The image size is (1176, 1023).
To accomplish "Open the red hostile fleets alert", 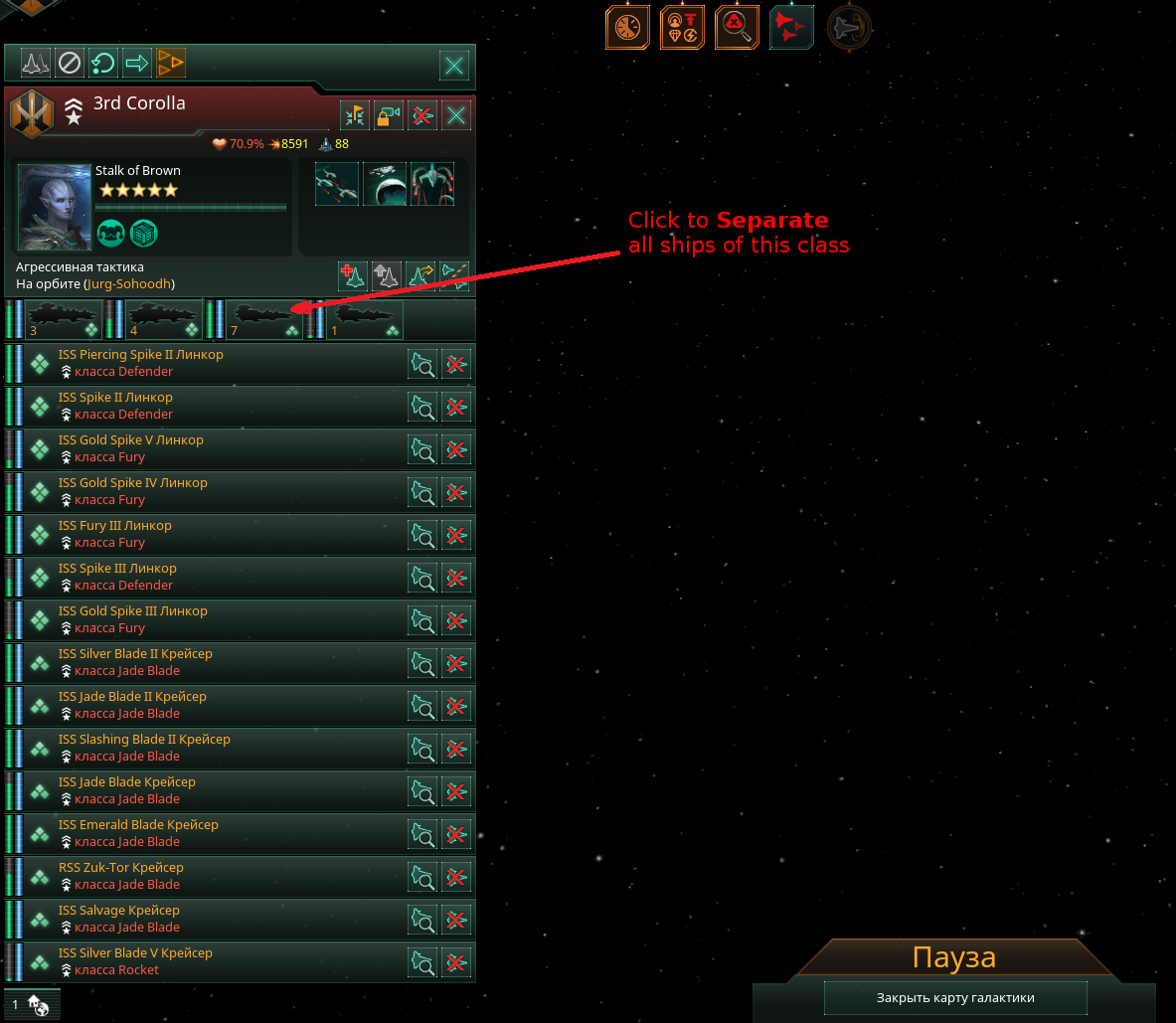I will click(791, 27).
